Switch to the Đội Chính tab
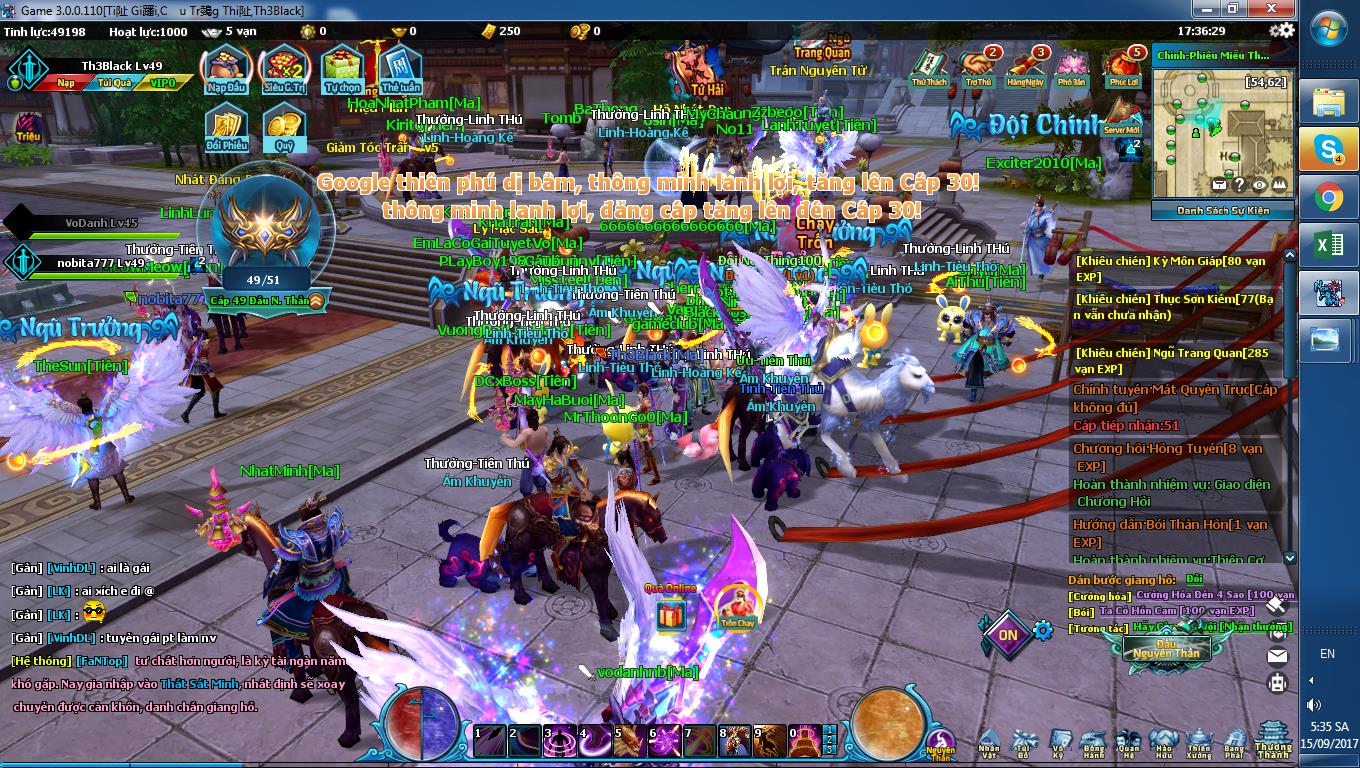 (x=1045, y=125)
